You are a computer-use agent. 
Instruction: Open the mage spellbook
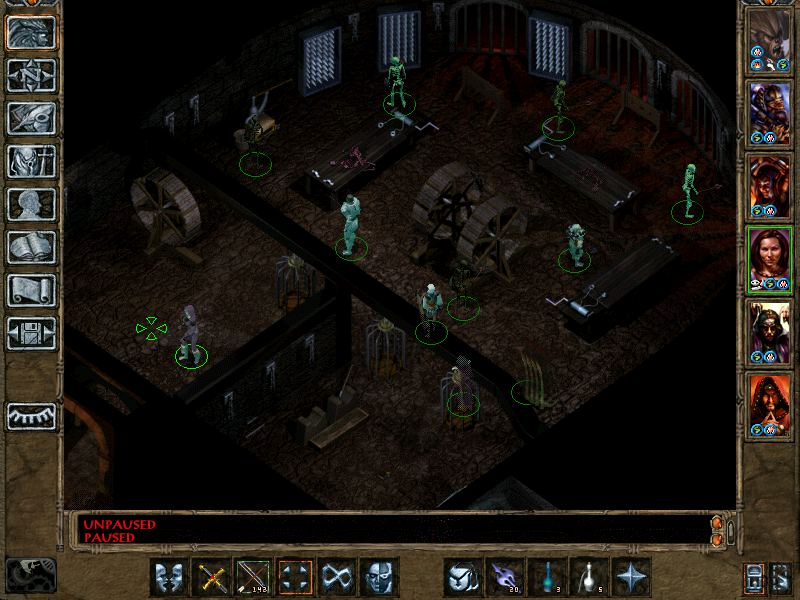tap(32, 247)
